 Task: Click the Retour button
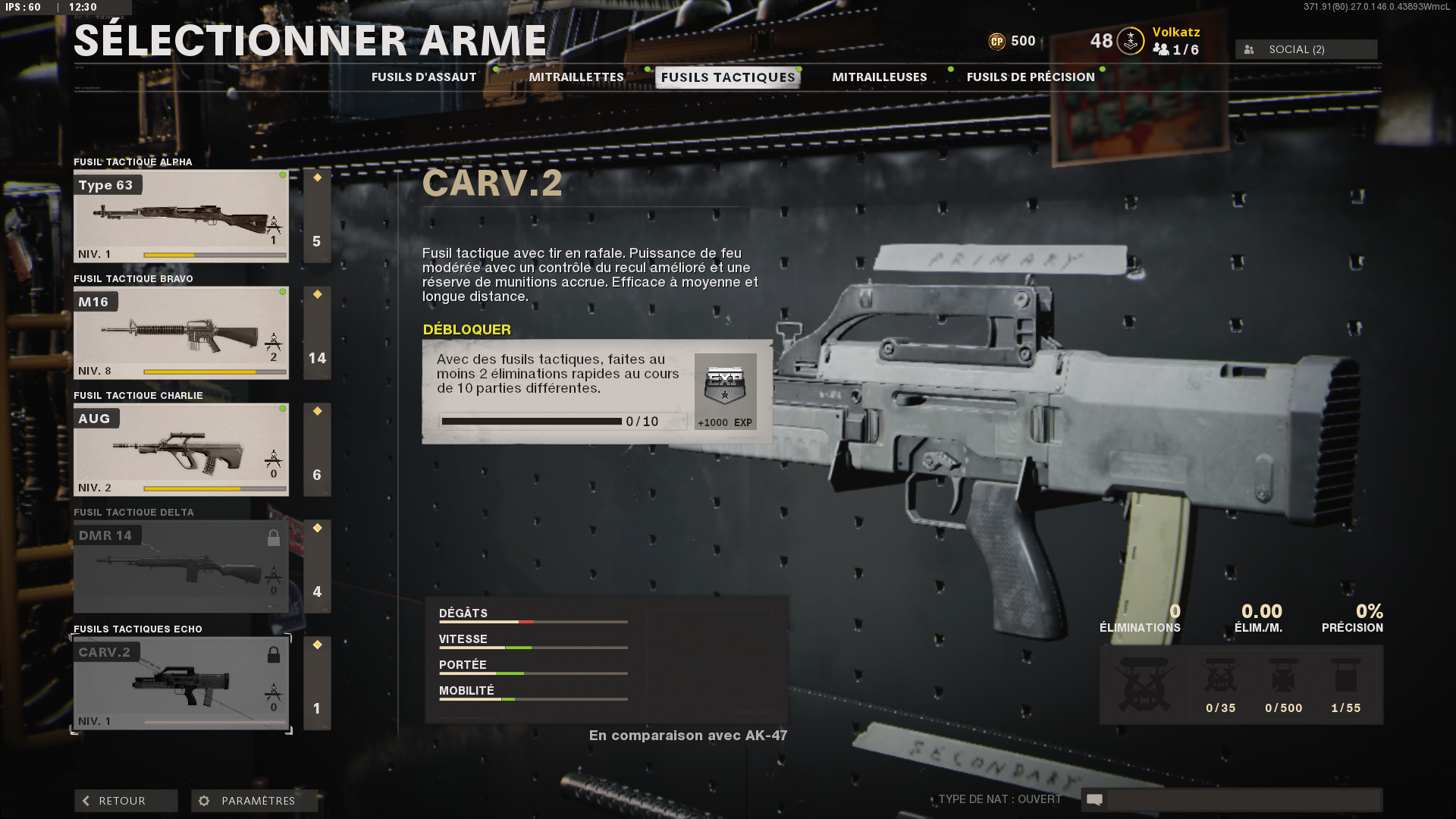[125, 800]
